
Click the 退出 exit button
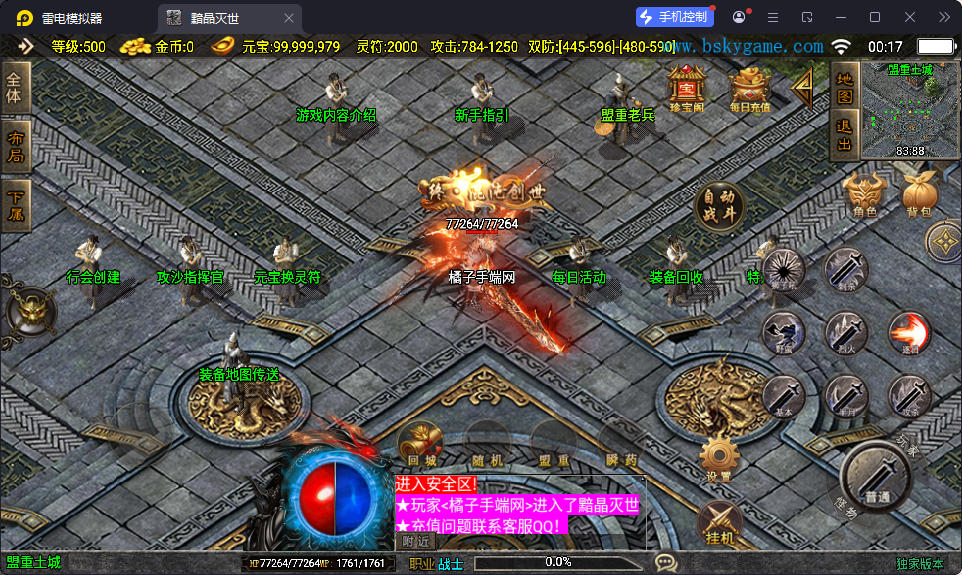(x=844, y=136)
